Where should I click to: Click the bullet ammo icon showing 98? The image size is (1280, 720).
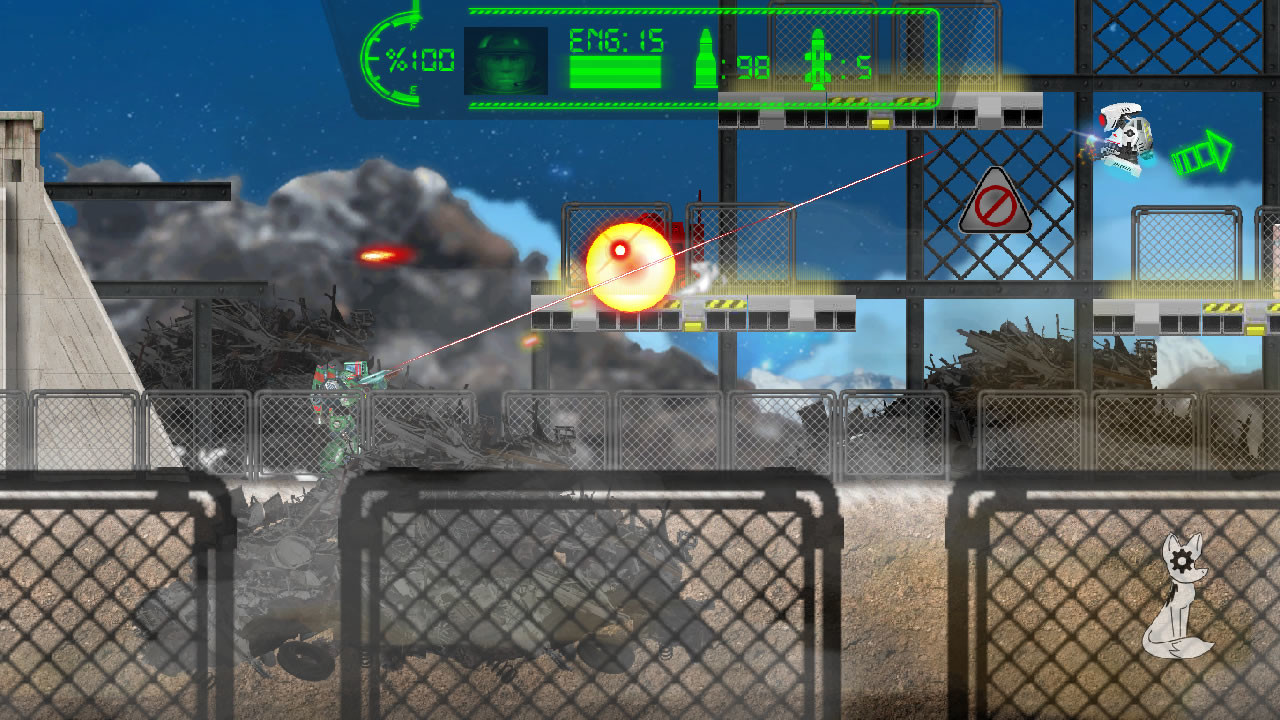[706, 57]
